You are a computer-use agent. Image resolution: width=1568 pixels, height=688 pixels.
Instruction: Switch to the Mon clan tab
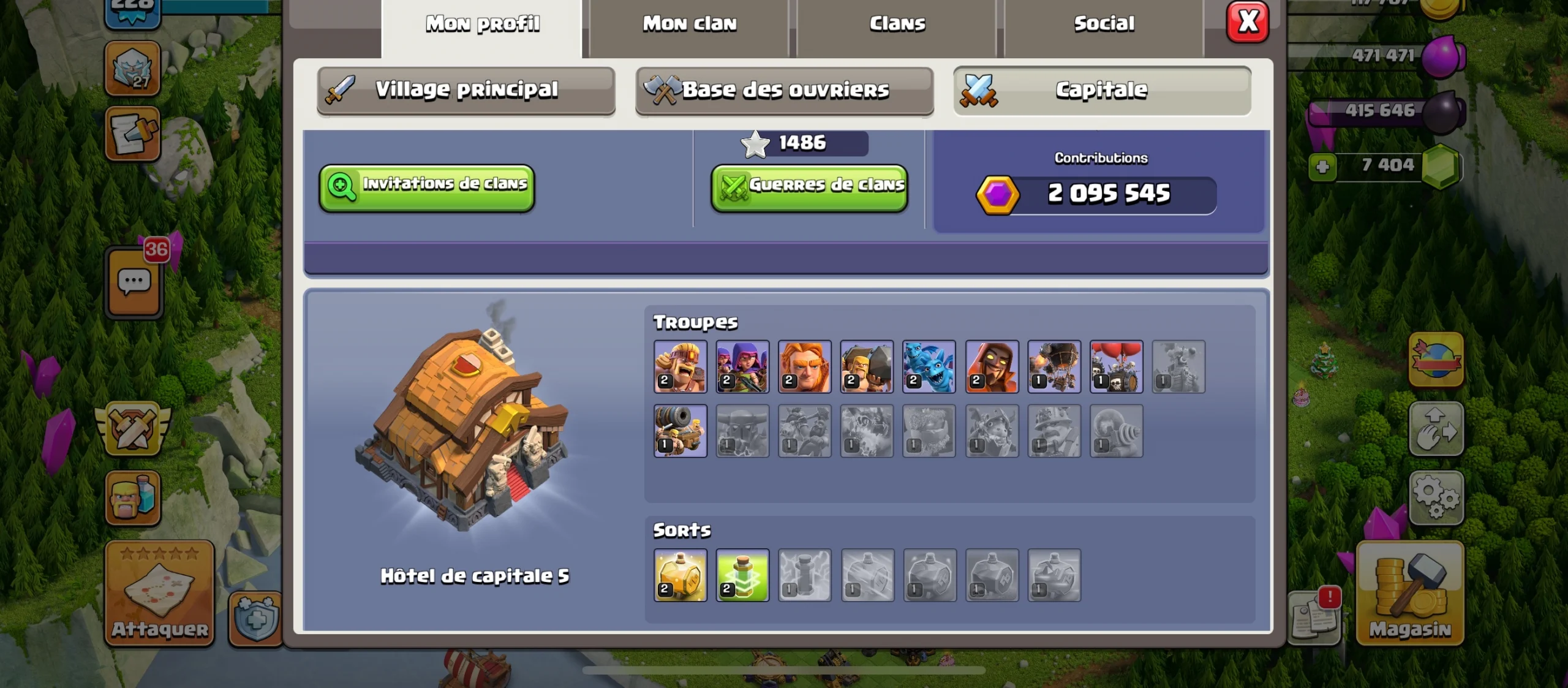click(689, 23)
